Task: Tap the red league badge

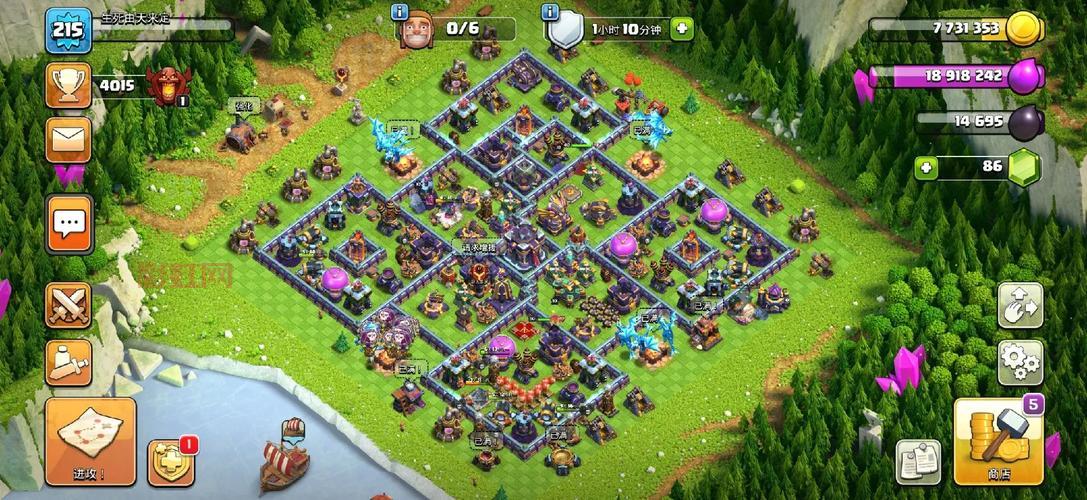Action: click(167, 86)
